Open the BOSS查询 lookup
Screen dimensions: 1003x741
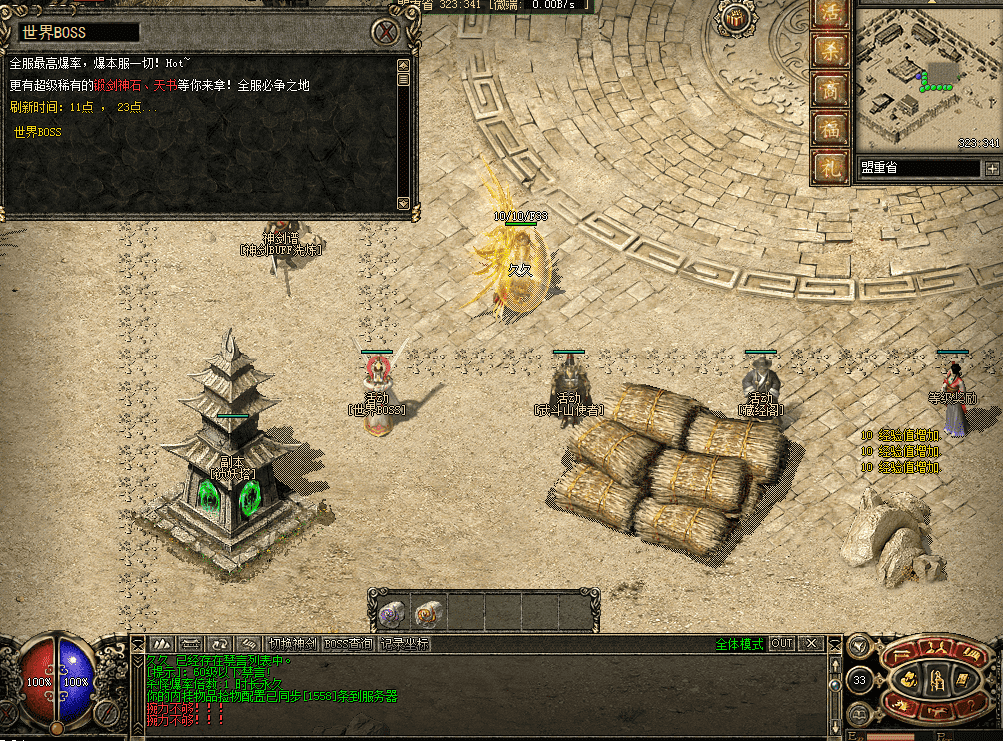(348, 644)
